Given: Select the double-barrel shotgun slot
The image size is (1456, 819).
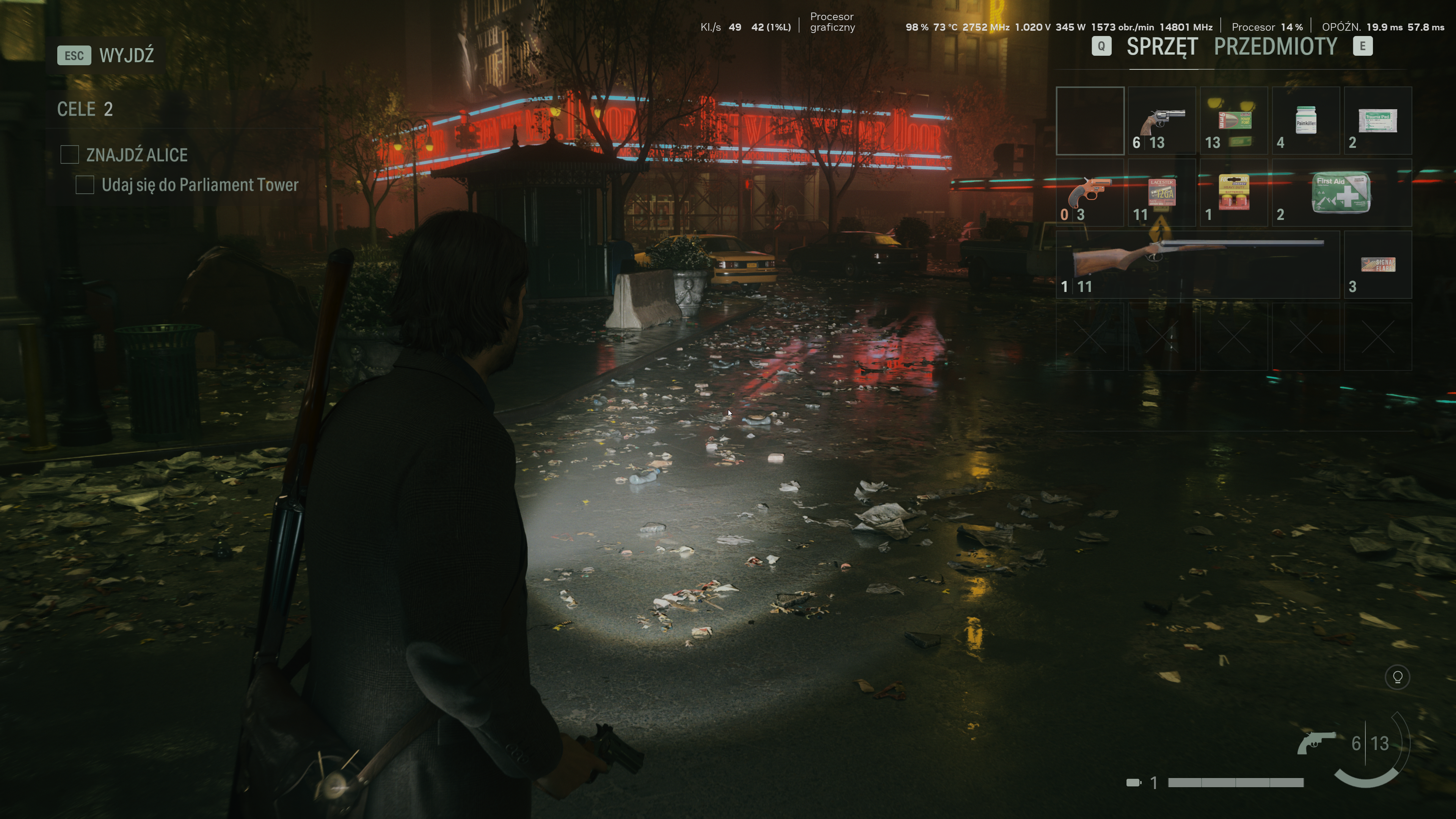Looking at the screenshot, I should coord(1197,265).
